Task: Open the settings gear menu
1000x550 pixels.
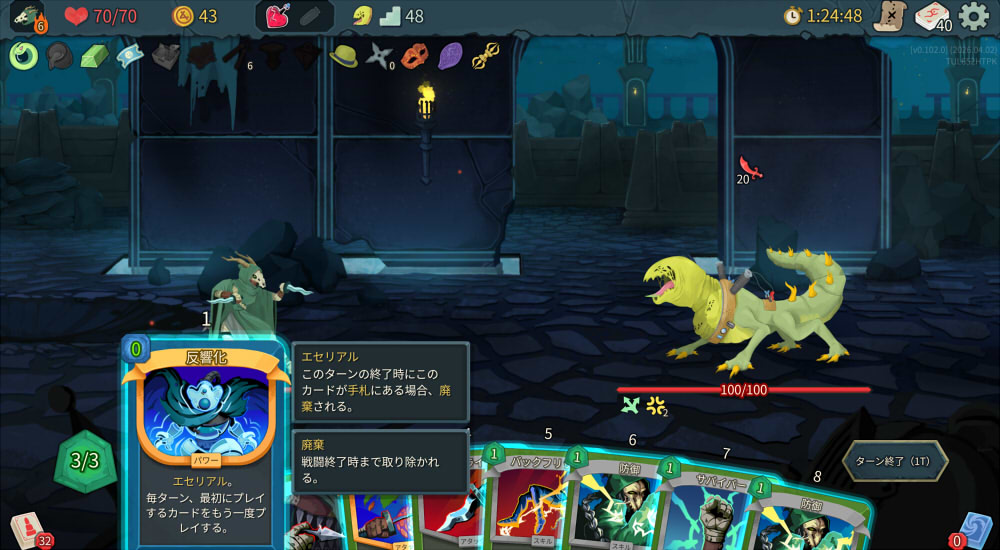Action: point(973,16)
